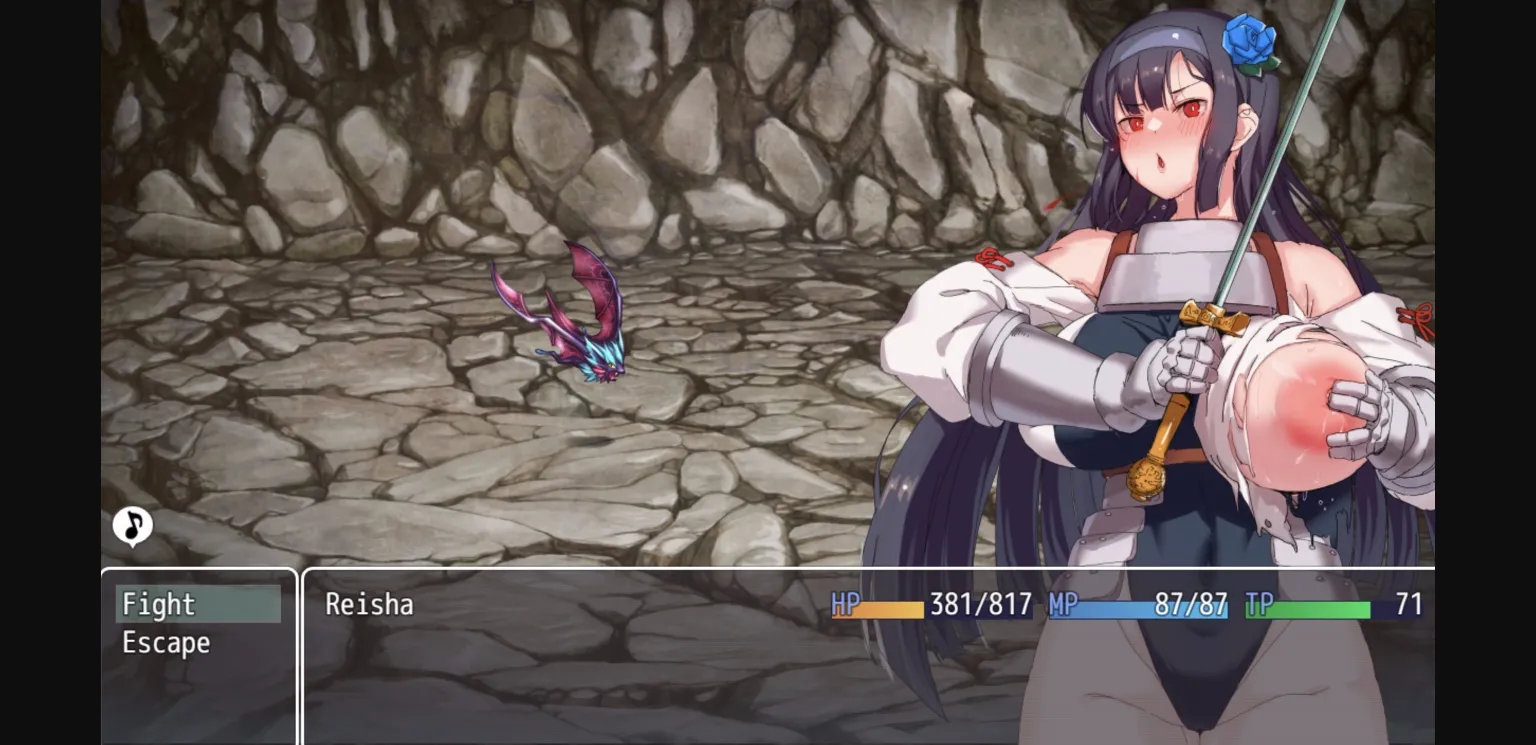Click the TP value showing 71
The height and width of the screenshot is (745, 1536).
point(1410,604)
